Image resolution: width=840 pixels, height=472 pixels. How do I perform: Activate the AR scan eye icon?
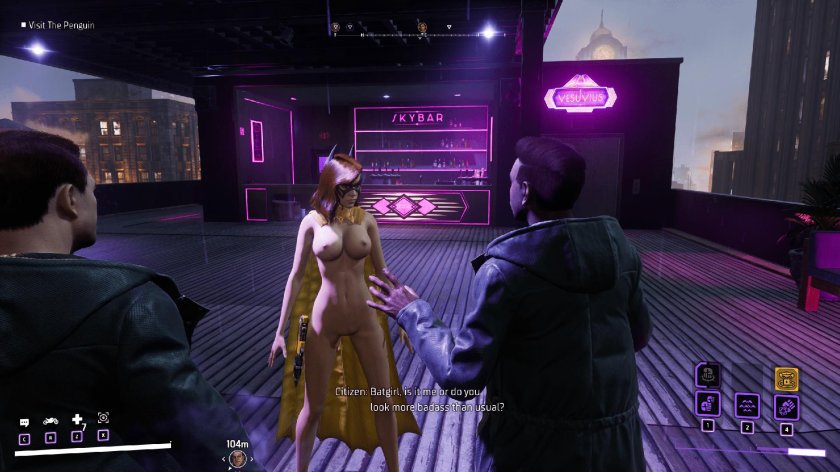click(x=103, y=418)
